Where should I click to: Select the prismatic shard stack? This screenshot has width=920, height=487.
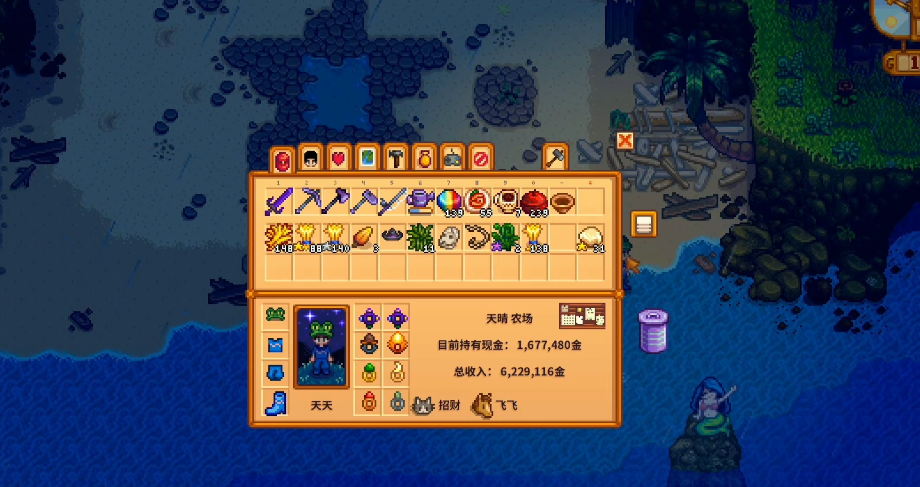tap(449, 202)
